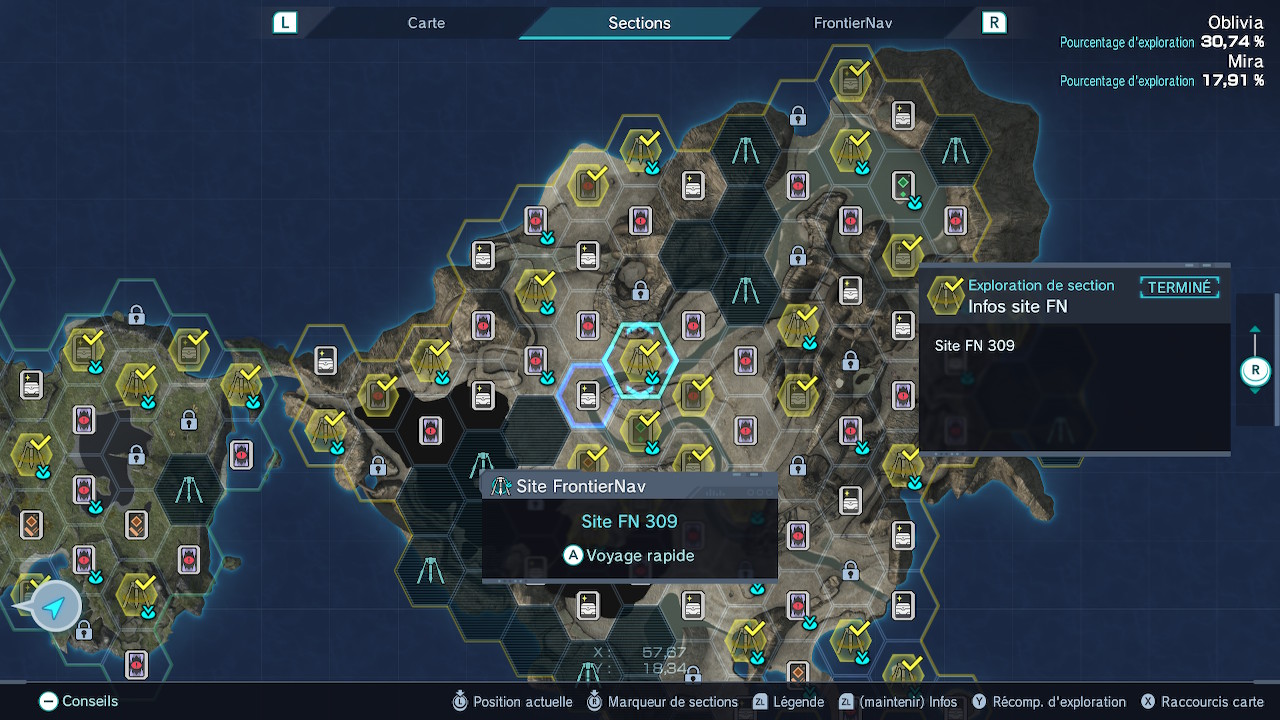
Task: Open the Légende option
Action: [788, 702]
